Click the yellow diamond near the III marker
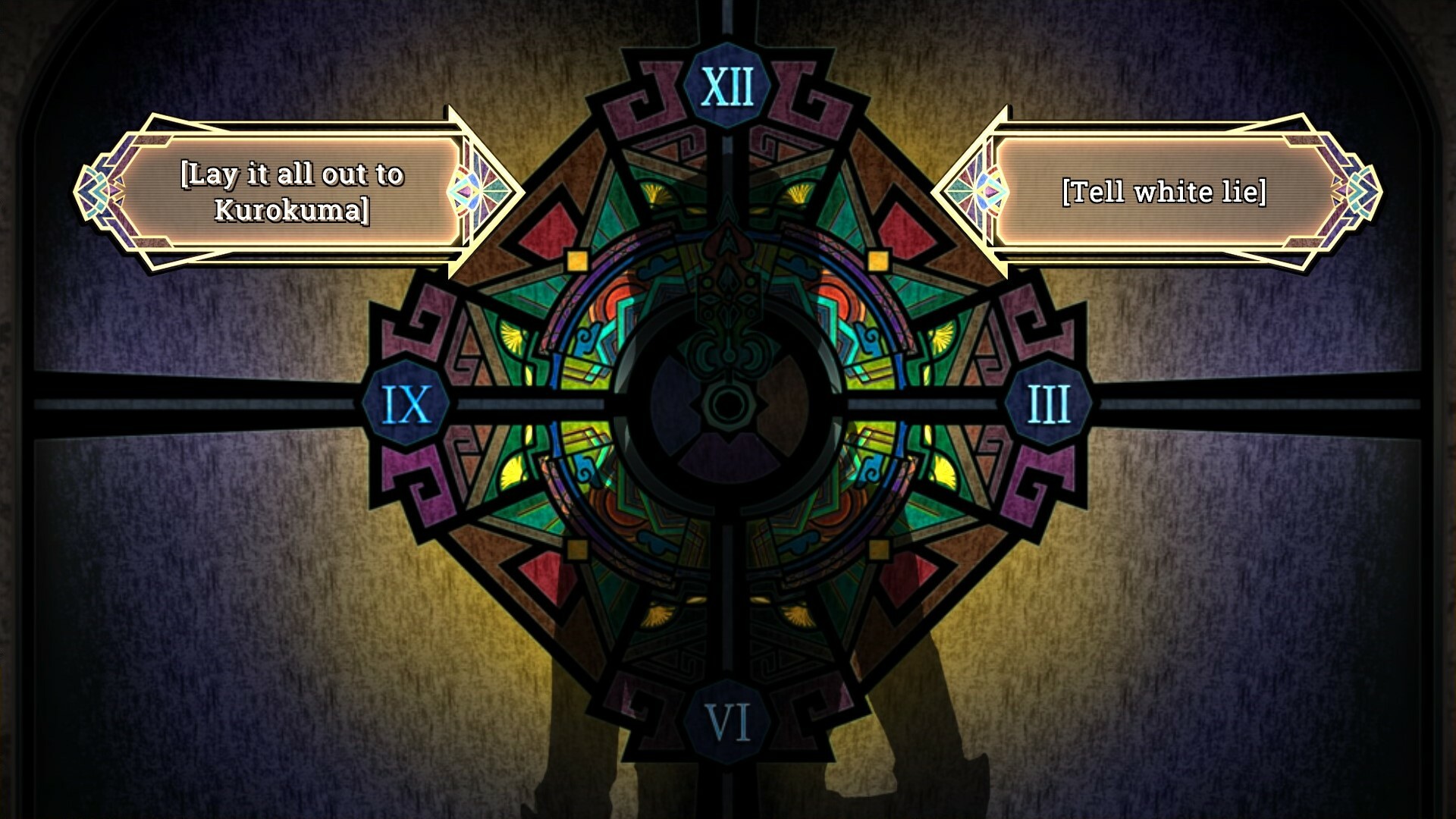The height and width of the screenshot is (819, 1456). (x=878, y=259)
